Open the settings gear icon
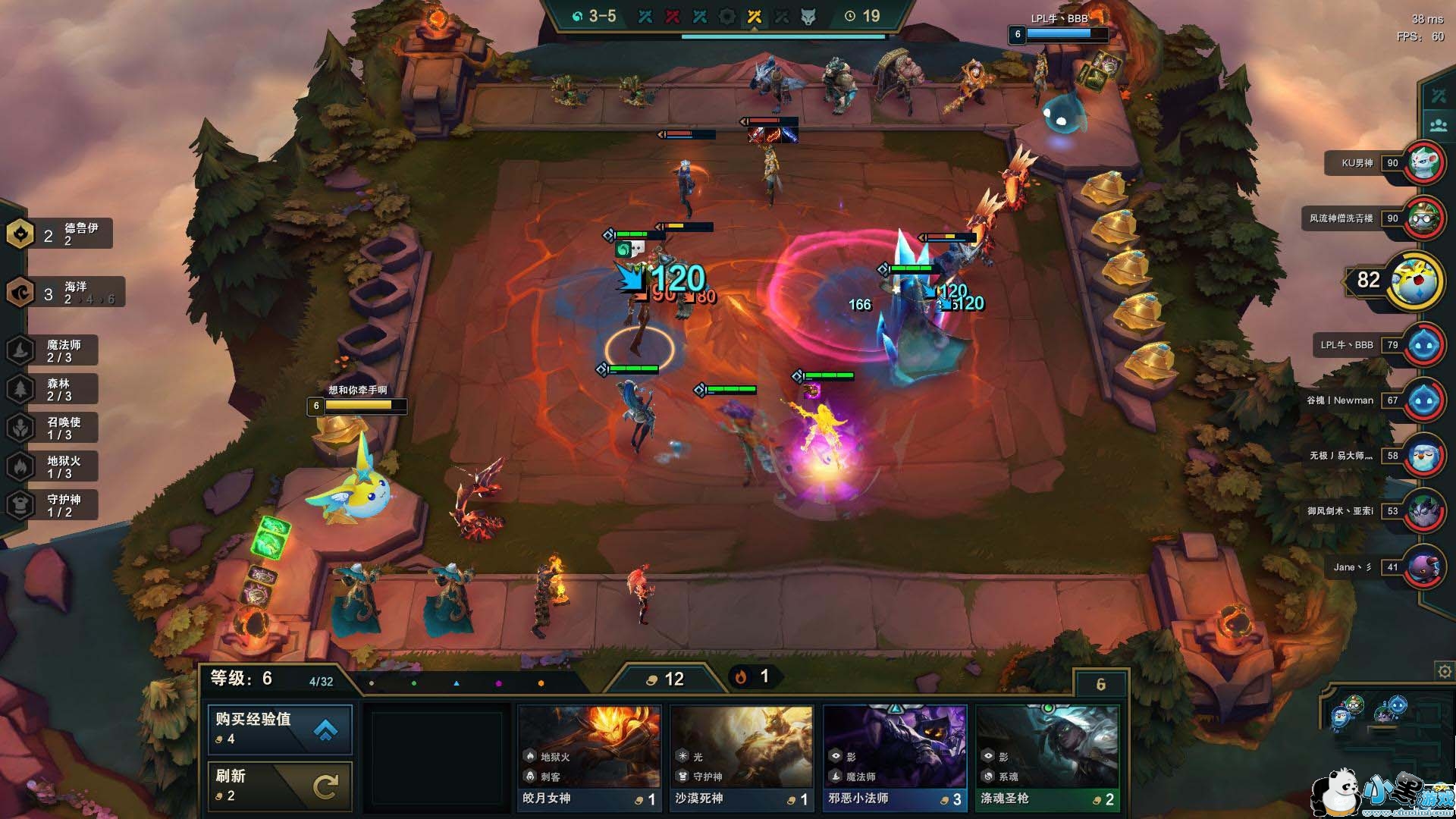Screen dimensions: 1456x819 pos(1444,671)
